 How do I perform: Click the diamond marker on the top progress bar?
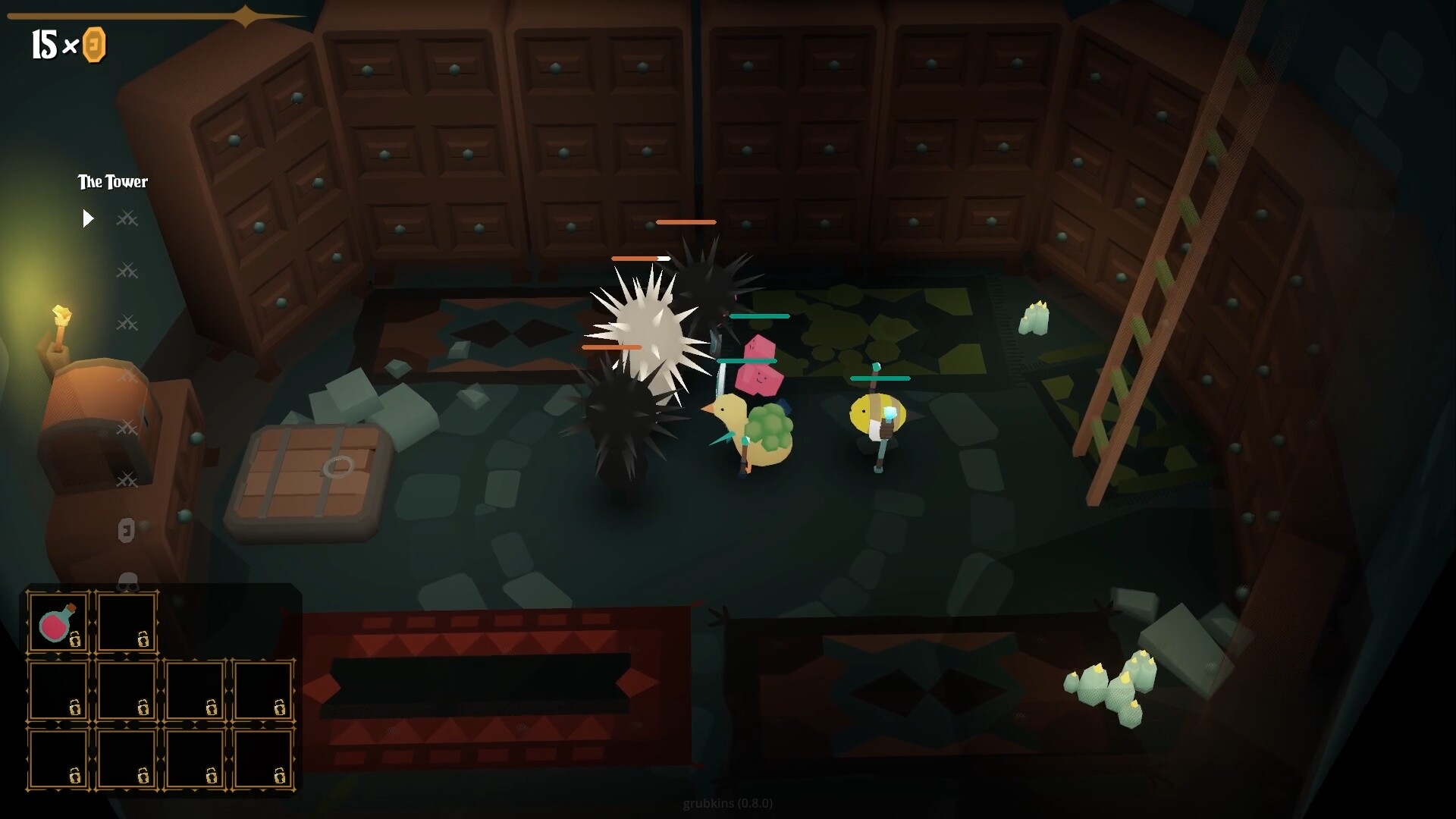[x=244, y=15]
